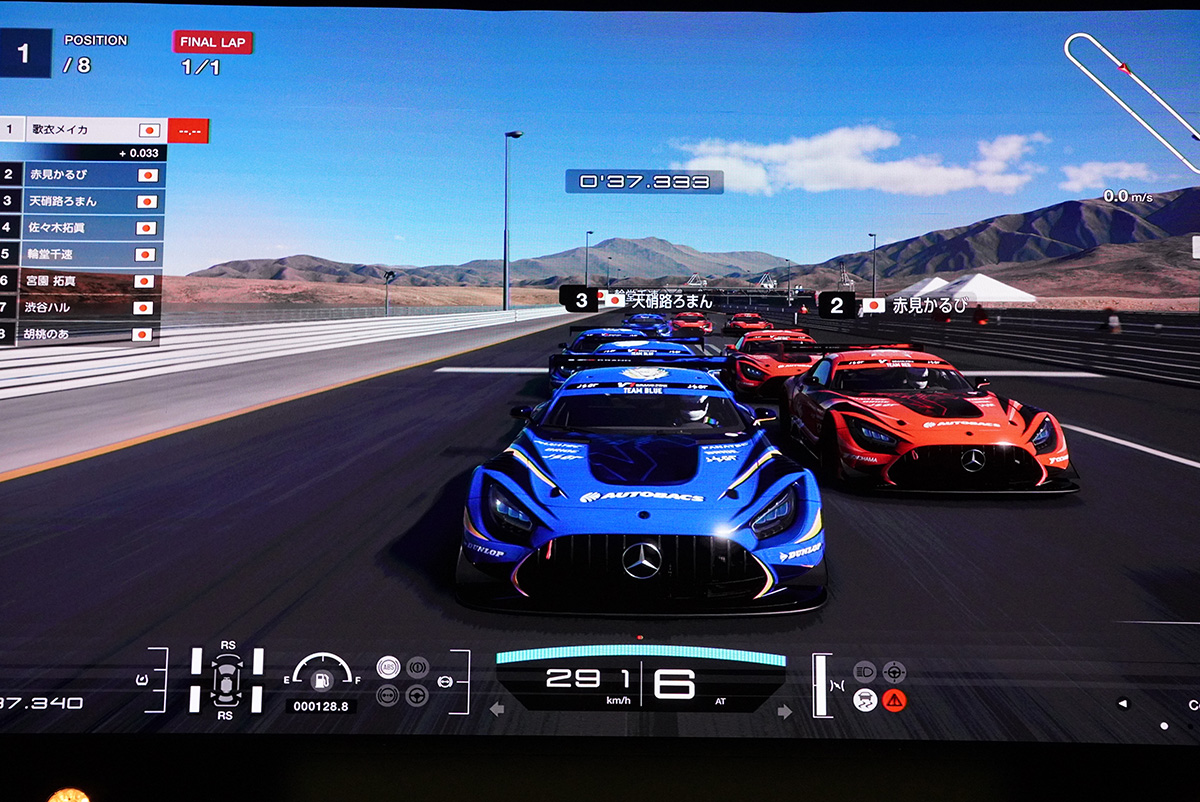Toggle the ABS indicator icon

(x=388, y=667)
